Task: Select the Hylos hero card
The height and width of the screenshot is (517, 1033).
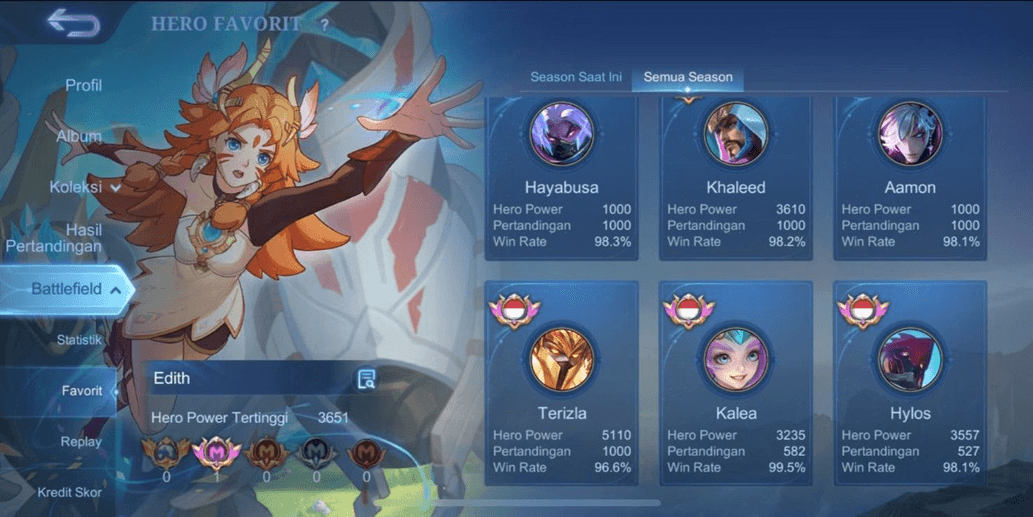Action: click(x=910, y=385)
